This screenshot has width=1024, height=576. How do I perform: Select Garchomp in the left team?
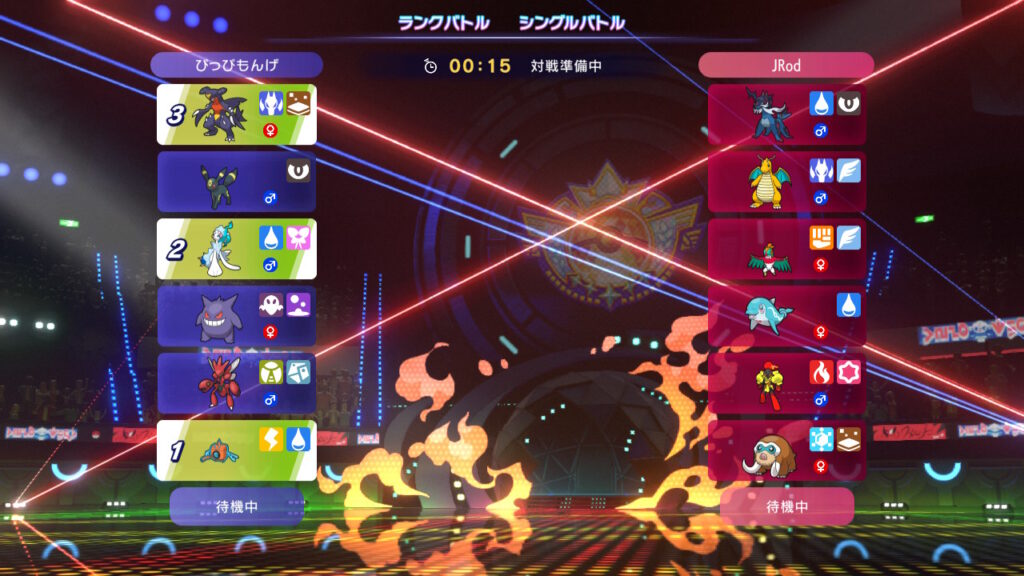(x=236, y=114)
